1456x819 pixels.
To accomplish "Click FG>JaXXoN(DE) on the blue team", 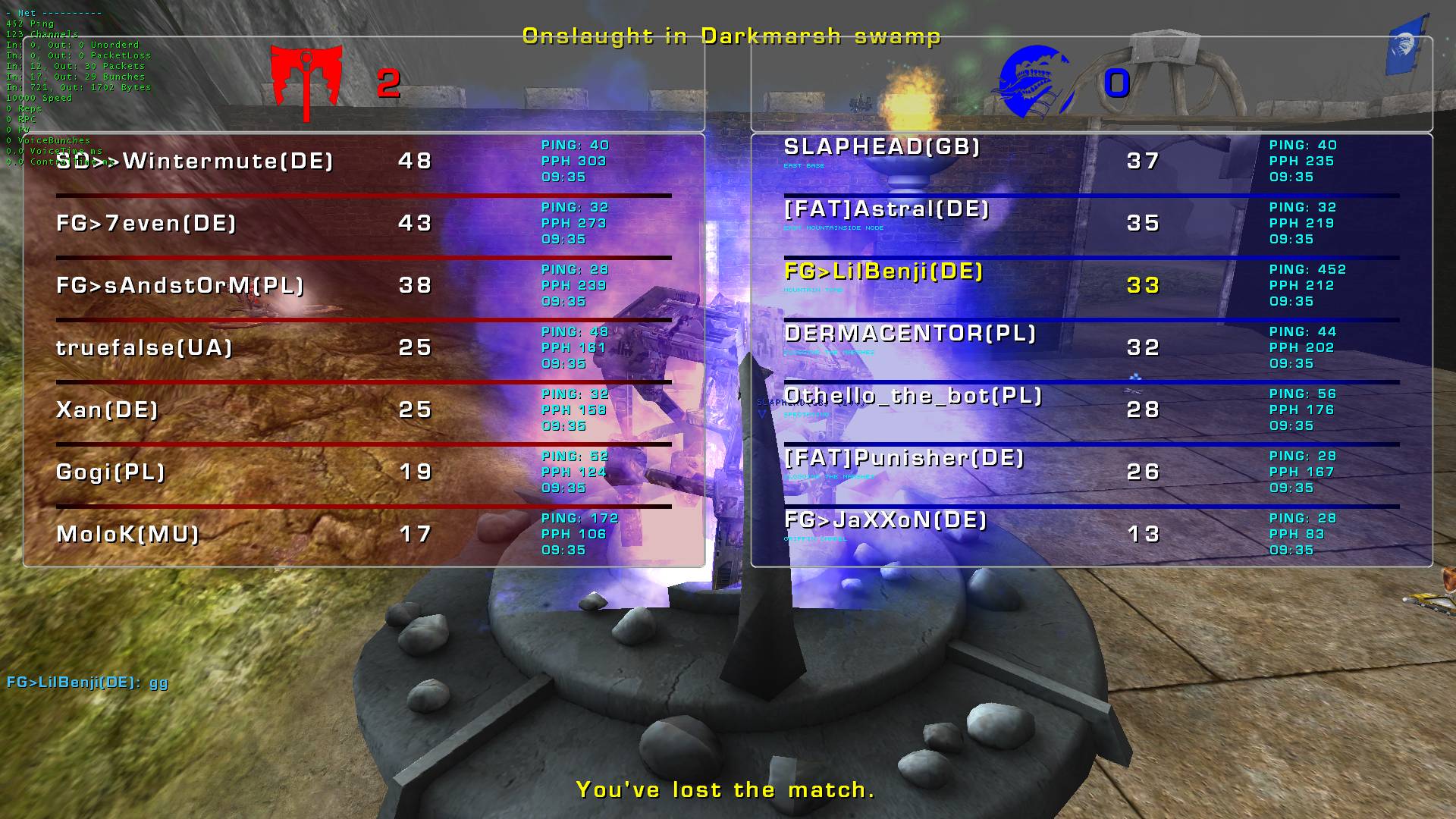I will pos(886,520).
